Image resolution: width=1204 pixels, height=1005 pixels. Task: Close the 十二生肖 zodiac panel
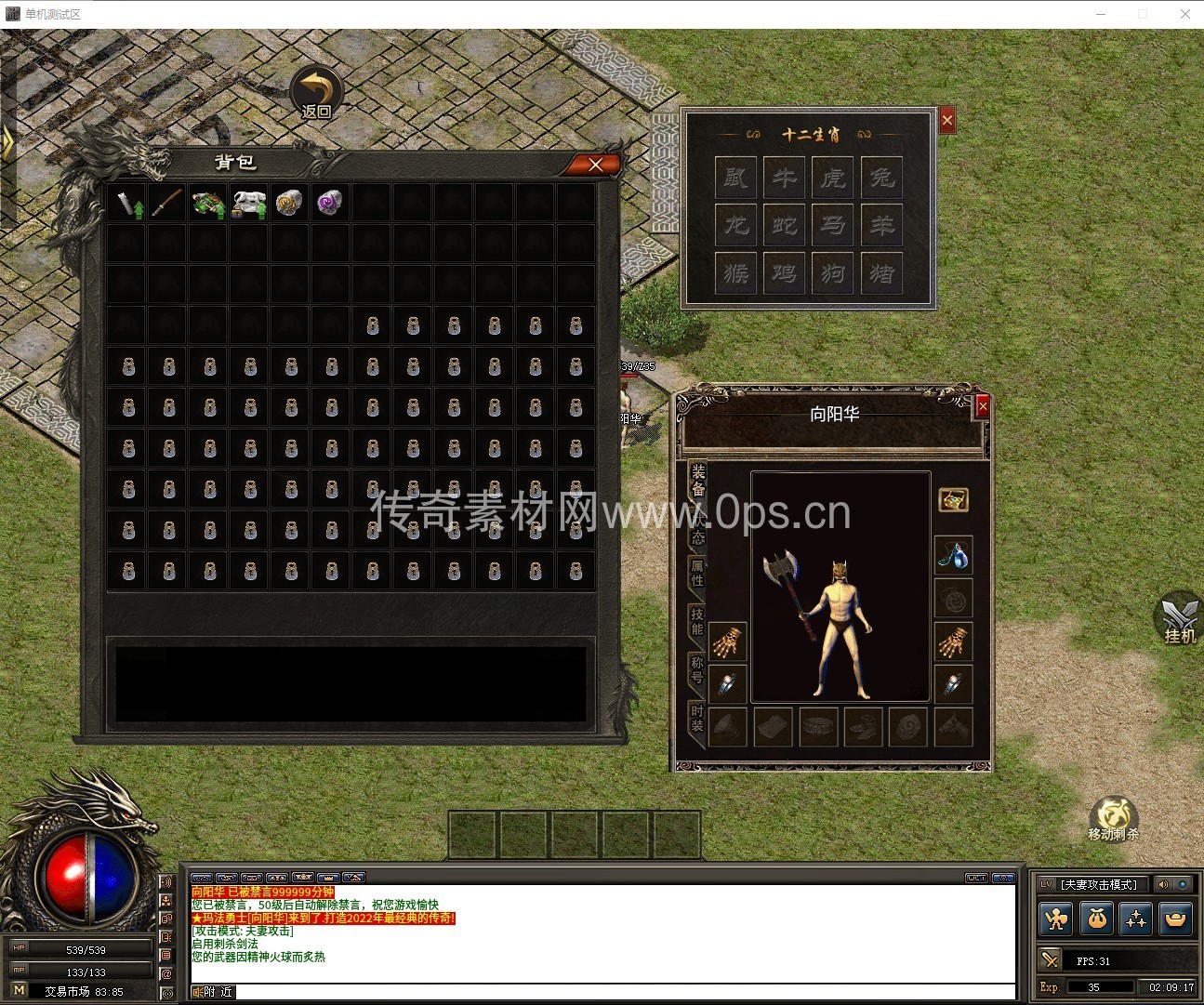tap(946, 120)
